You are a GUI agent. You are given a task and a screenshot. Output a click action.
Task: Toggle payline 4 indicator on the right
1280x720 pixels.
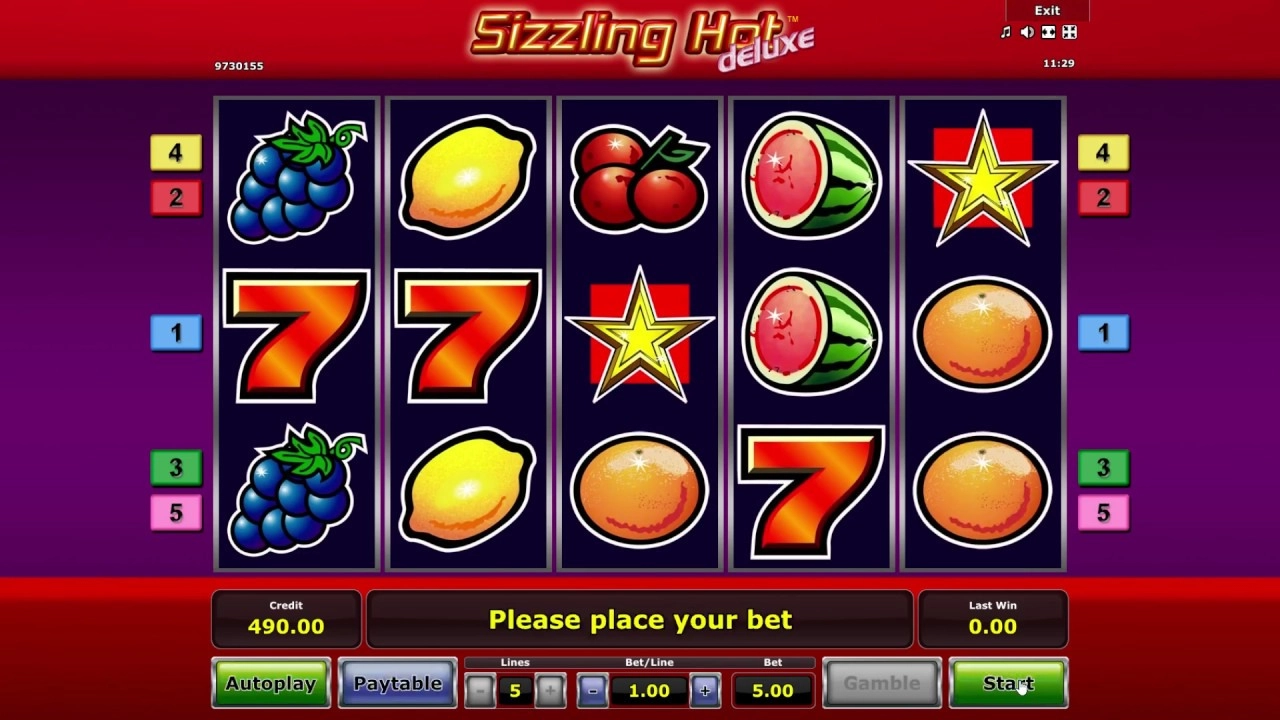[x=1104, y=153]
